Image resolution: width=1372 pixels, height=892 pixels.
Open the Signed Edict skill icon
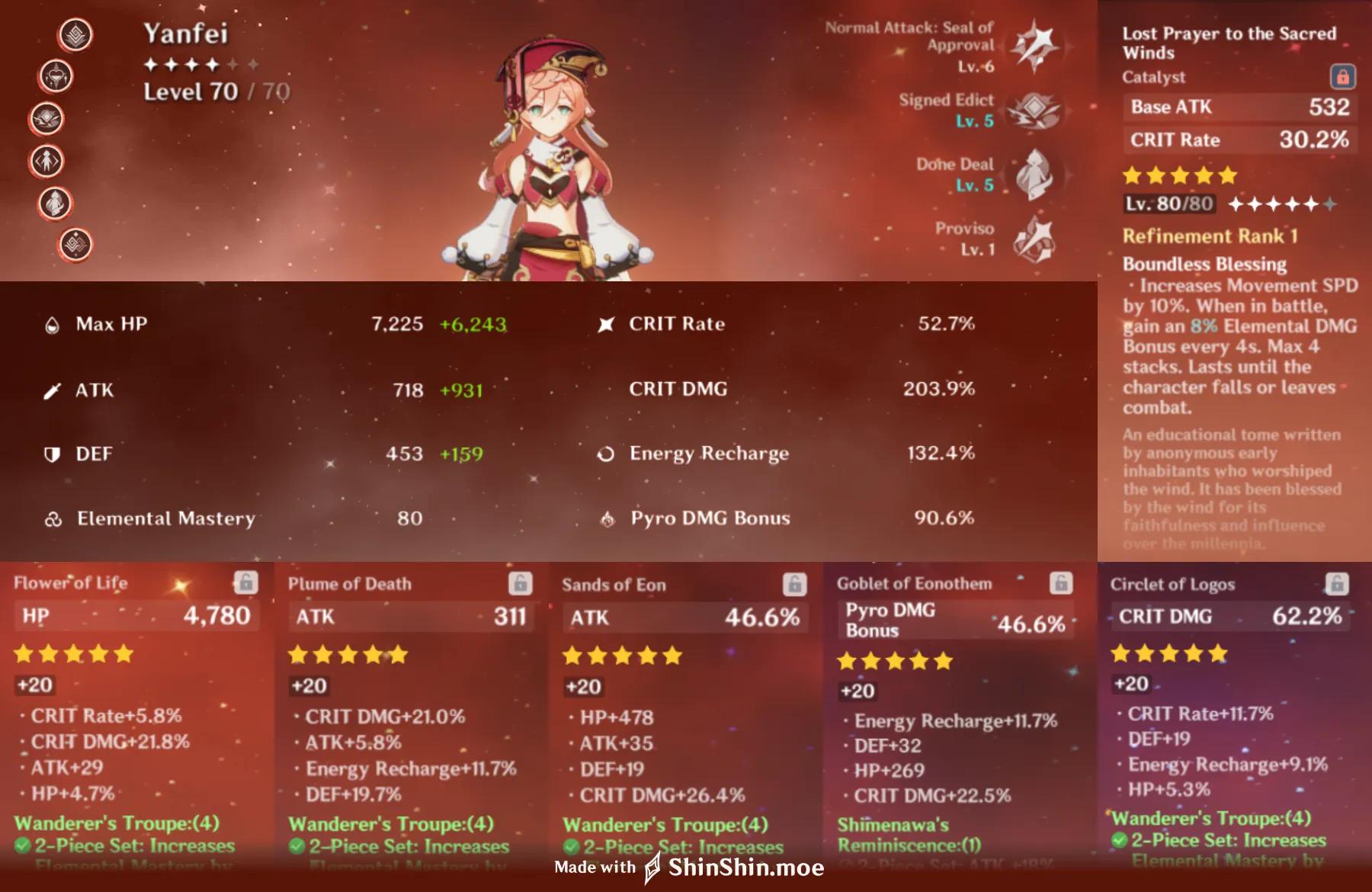(x=1033, y=113)
